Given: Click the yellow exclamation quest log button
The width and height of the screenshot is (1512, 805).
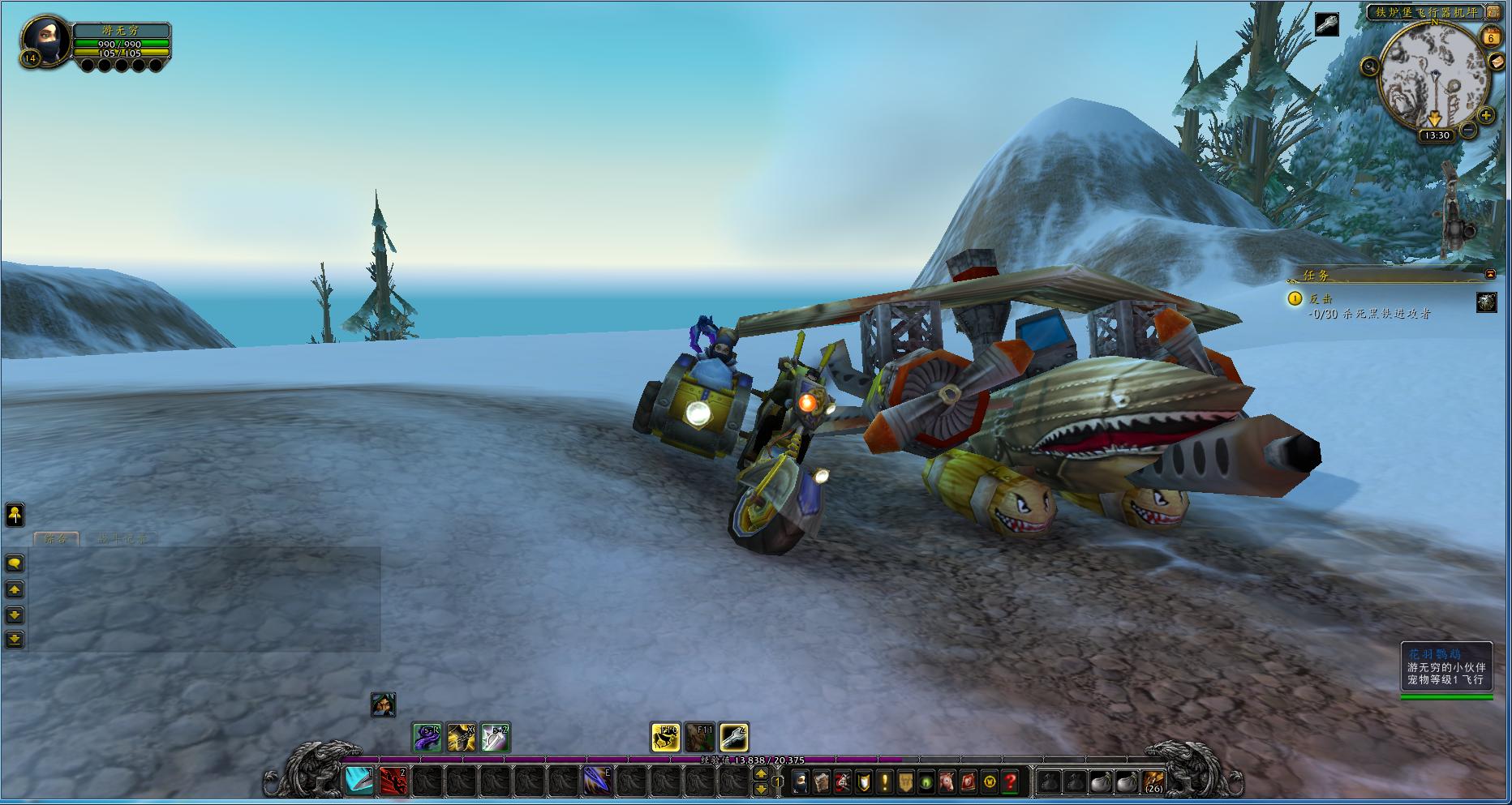Looking at the screenshot, I should click(884, 782).
